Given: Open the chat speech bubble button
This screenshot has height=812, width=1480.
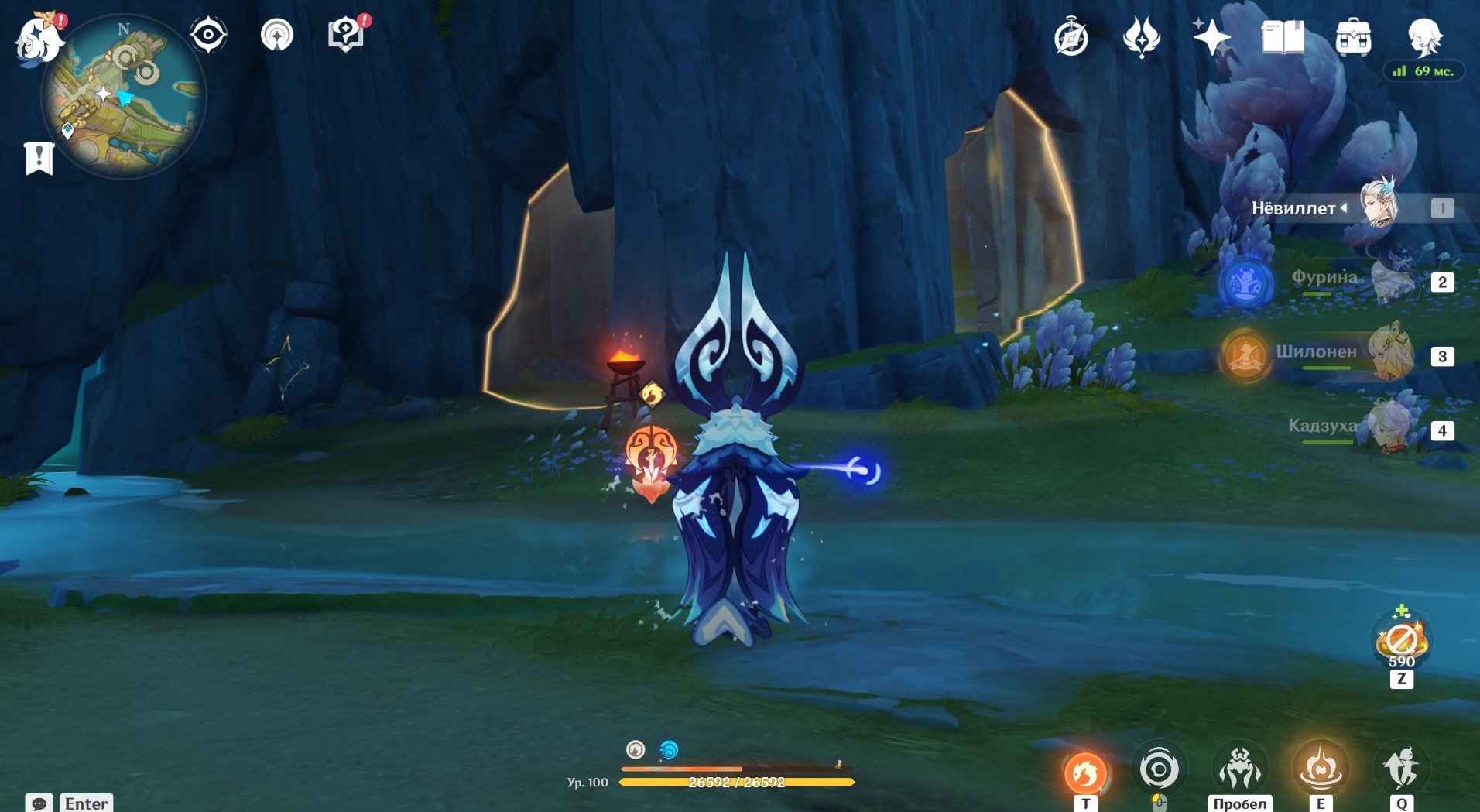Looking at the screenshot, I should click(x=39, y=803).
